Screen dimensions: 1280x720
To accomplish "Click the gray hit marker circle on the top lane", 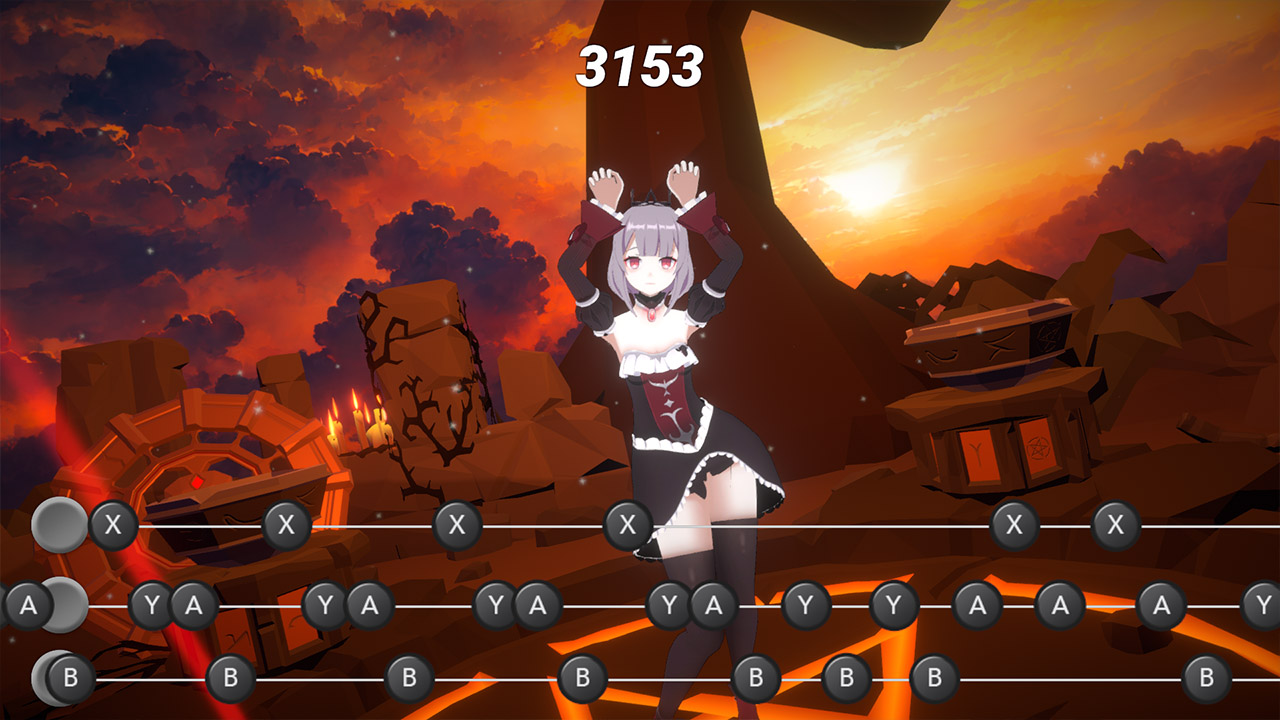I will 58,521.
